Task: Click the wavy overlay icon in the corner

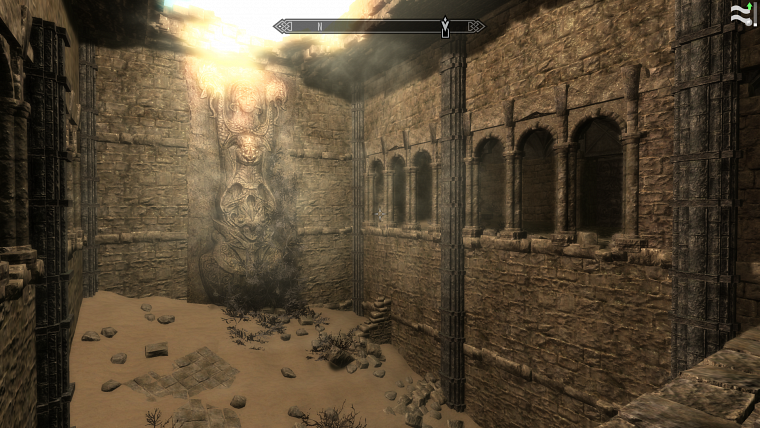Action: [741, 14]
